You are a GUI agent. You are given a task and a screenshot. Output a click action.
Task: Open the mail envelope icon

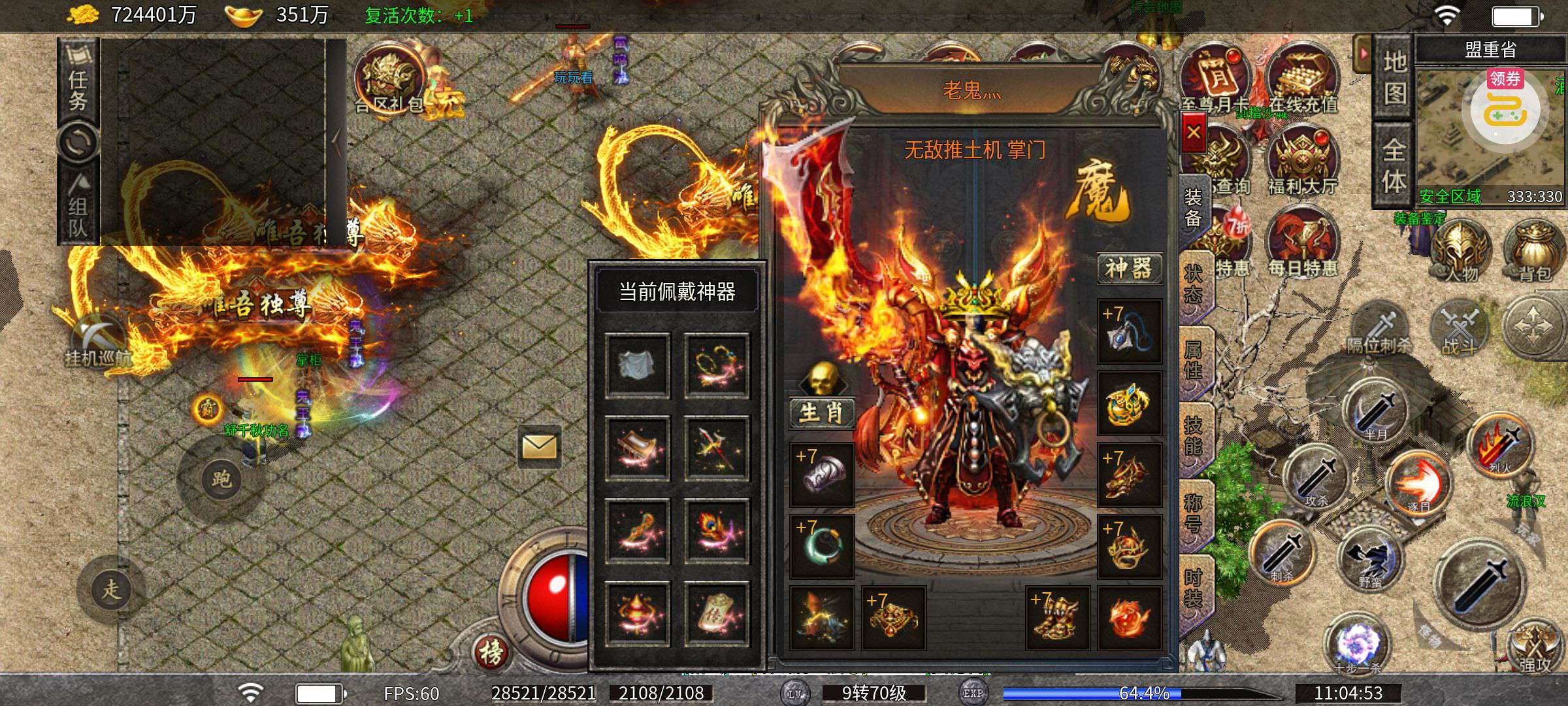pos(539,447)
